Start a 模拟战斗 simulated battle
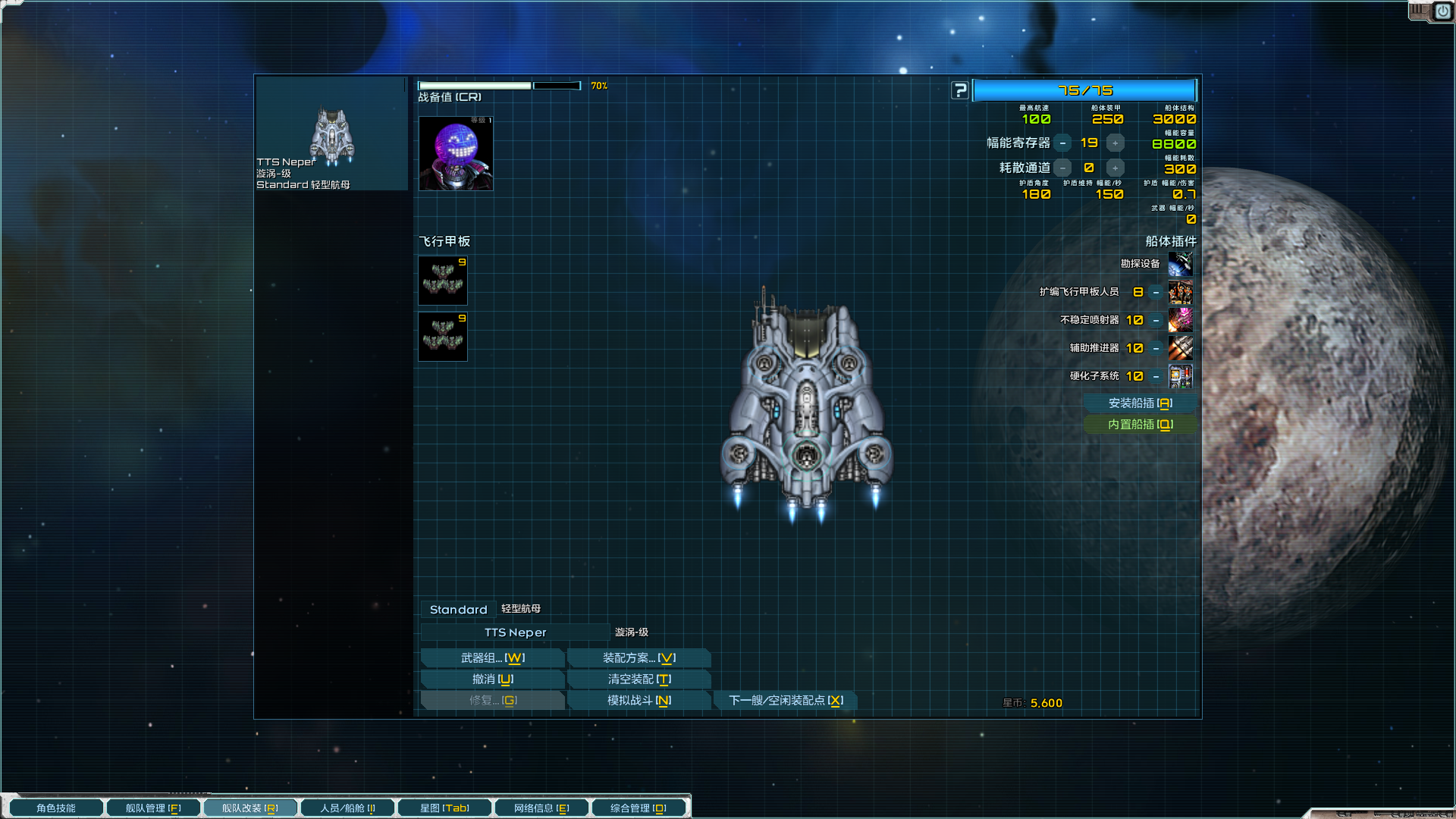 point(639,701)
